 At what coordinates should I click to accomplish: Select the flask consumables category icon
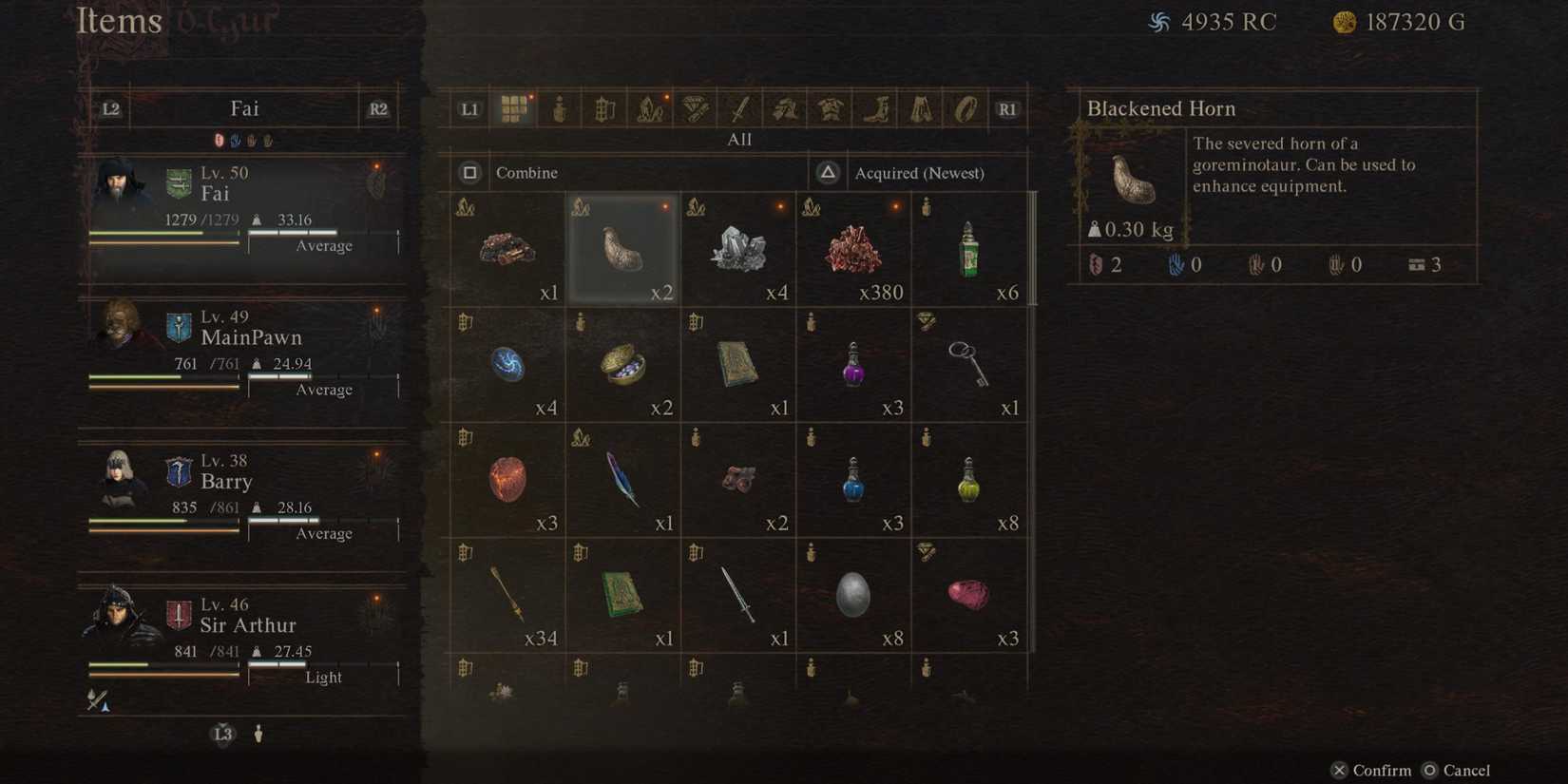[x=559, y=108]
